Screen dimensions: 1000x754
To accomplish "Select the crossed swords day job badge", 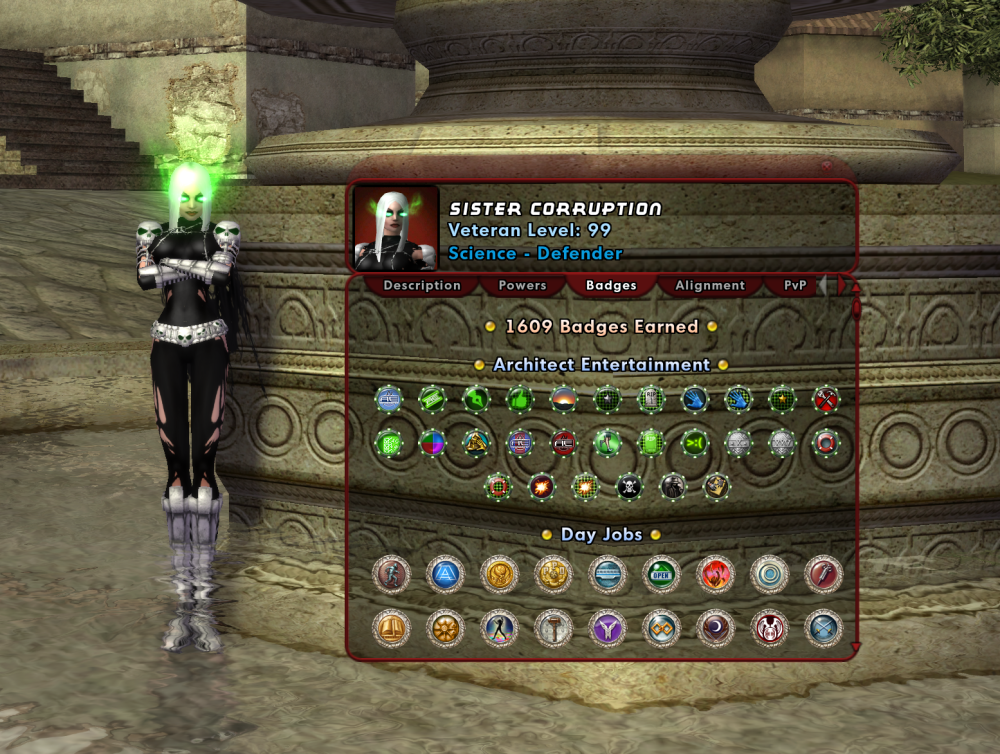I will [823, 629].
